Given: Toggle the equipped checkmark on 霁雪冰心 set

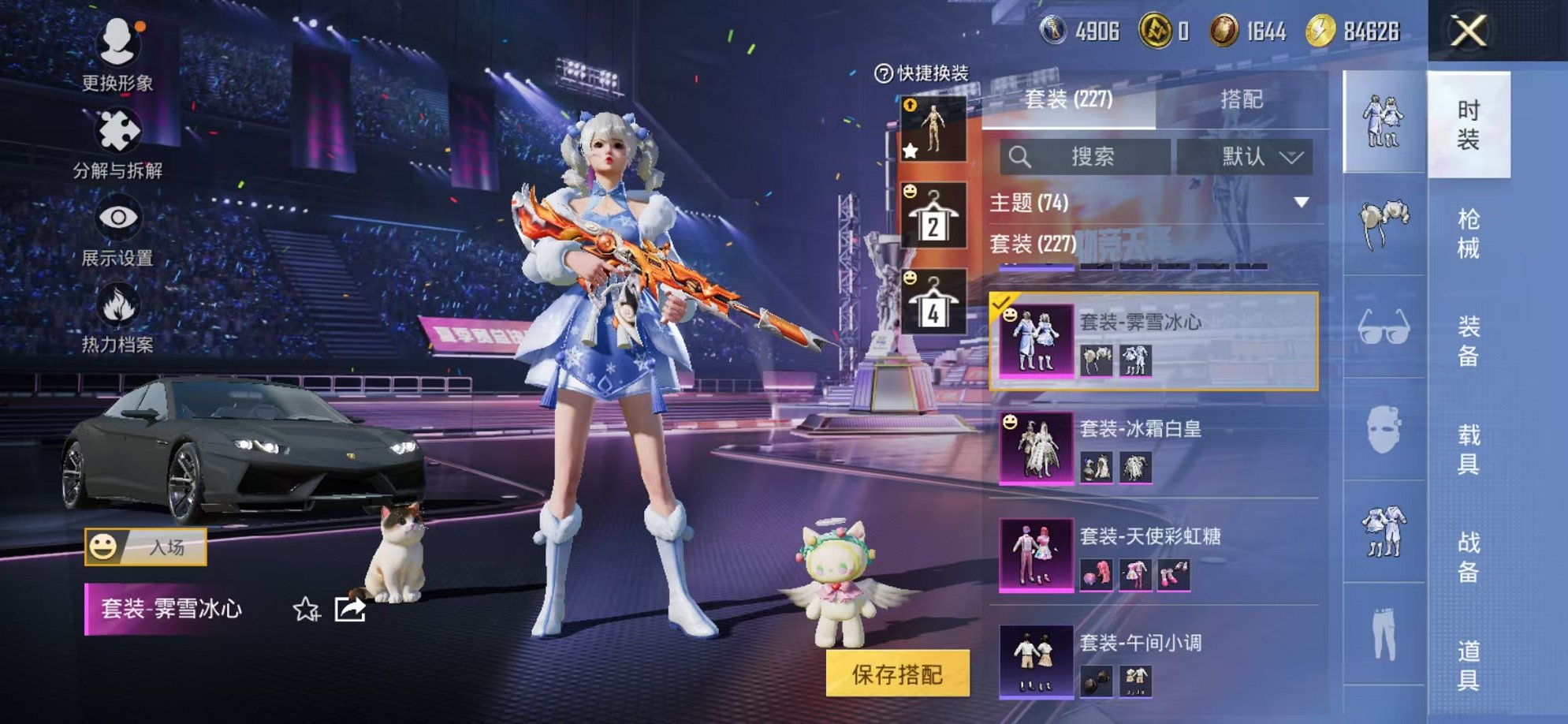Looking at the screenshot, I should tap(1001, 300).
